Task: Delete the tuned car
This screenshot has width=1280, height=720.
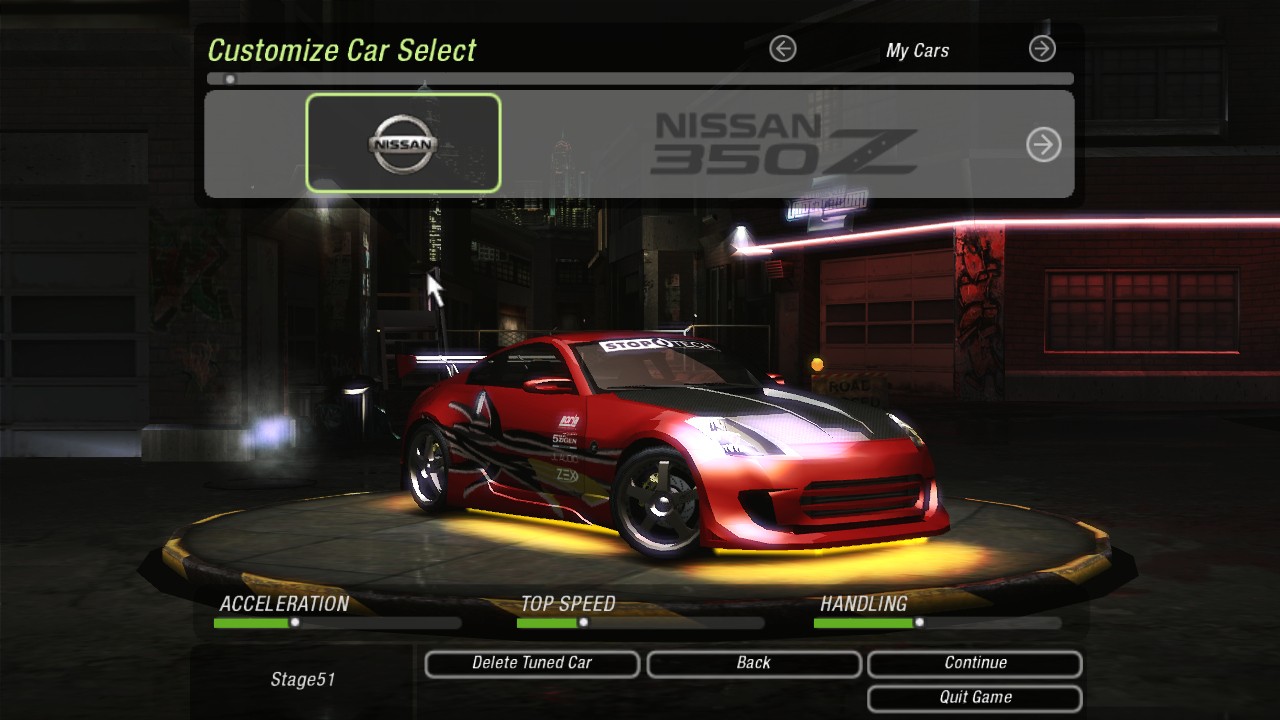Action: pyautogui.click(x=532, y=663)
